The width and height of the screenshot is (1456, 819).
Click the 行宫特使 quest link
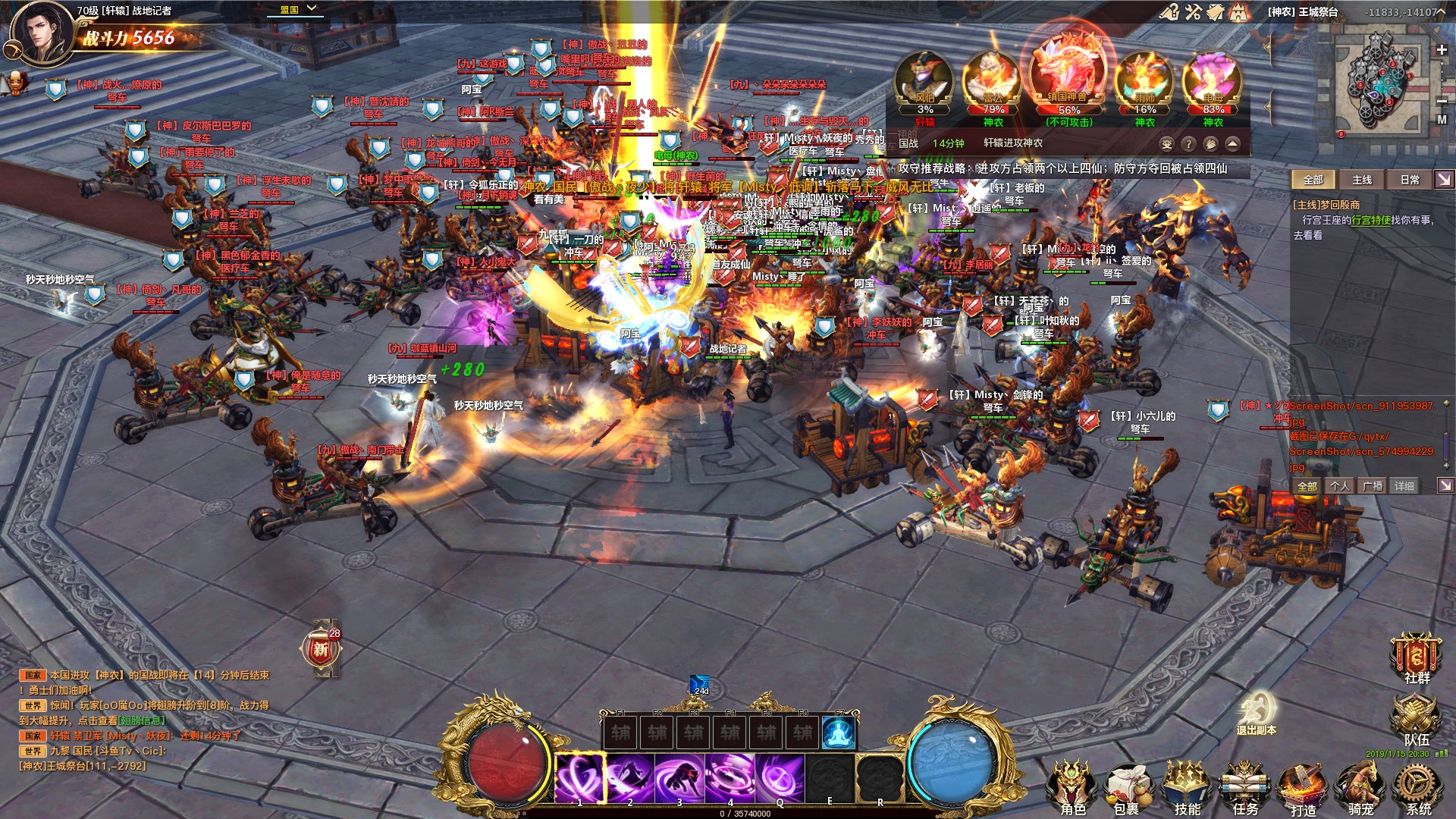(1370, 220)
